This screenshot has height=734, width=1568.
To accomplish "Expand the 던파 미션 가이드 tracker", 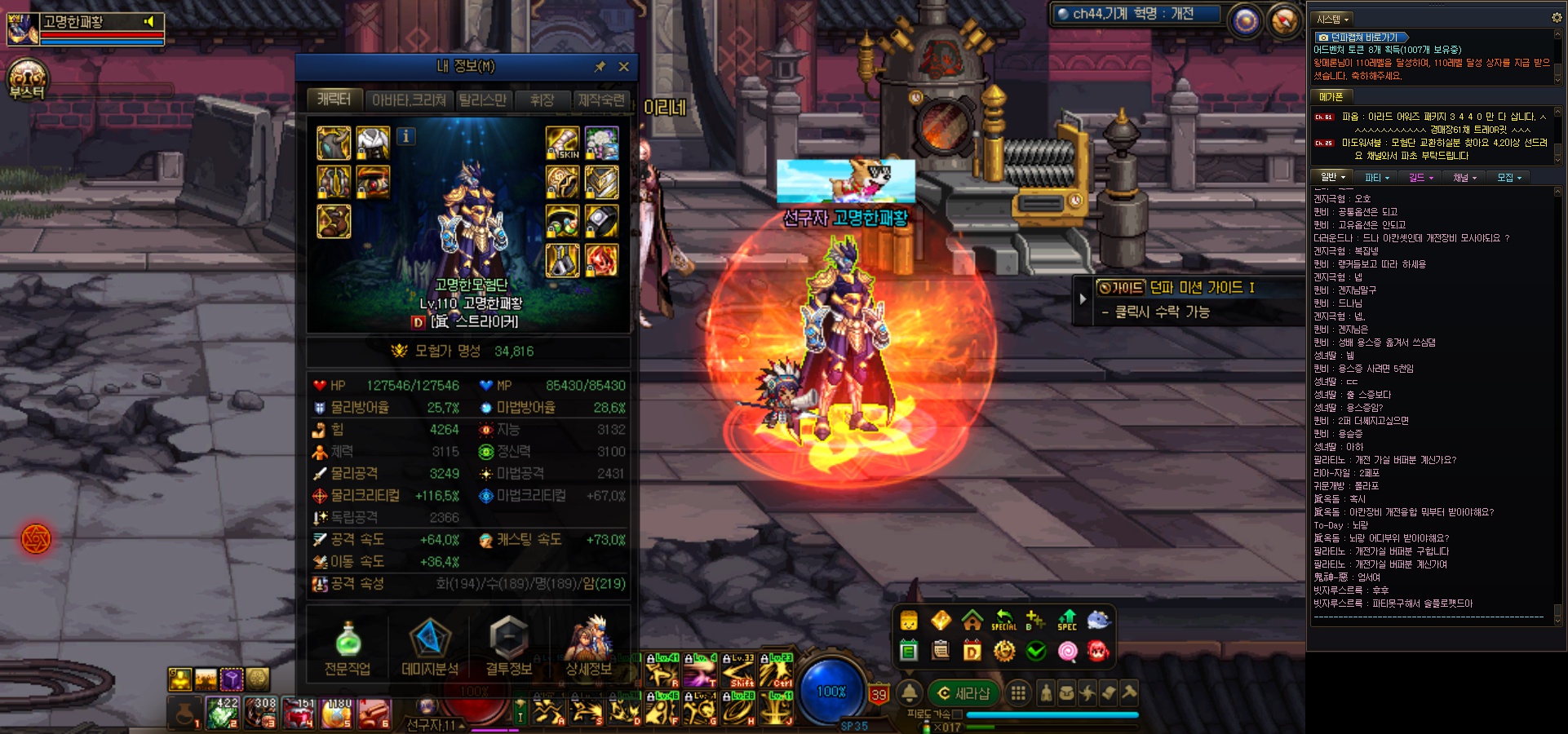I will [x=1083, y=298].
